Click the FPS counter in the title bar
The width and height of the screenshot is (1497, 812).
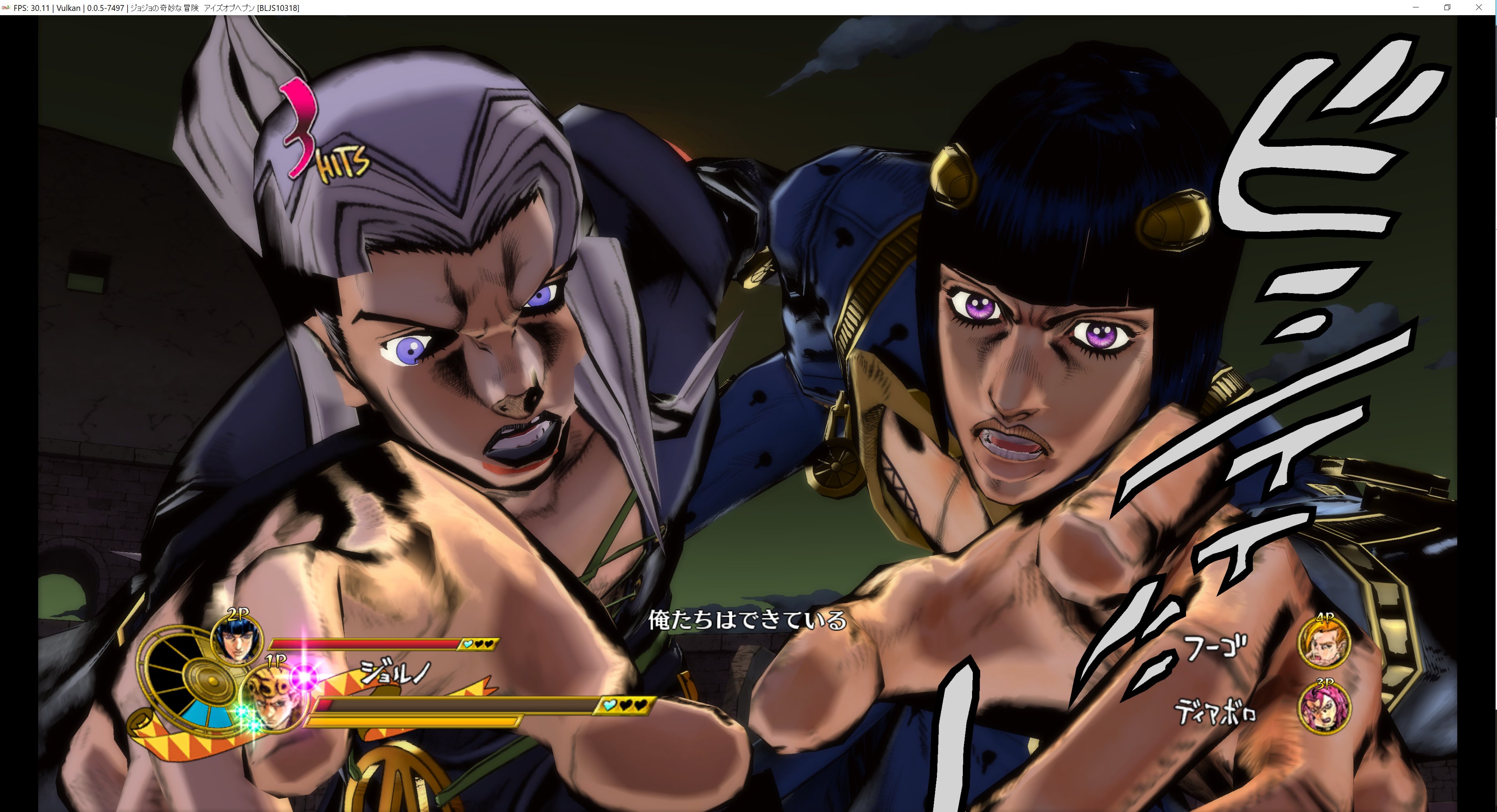(x=32, y=8)
